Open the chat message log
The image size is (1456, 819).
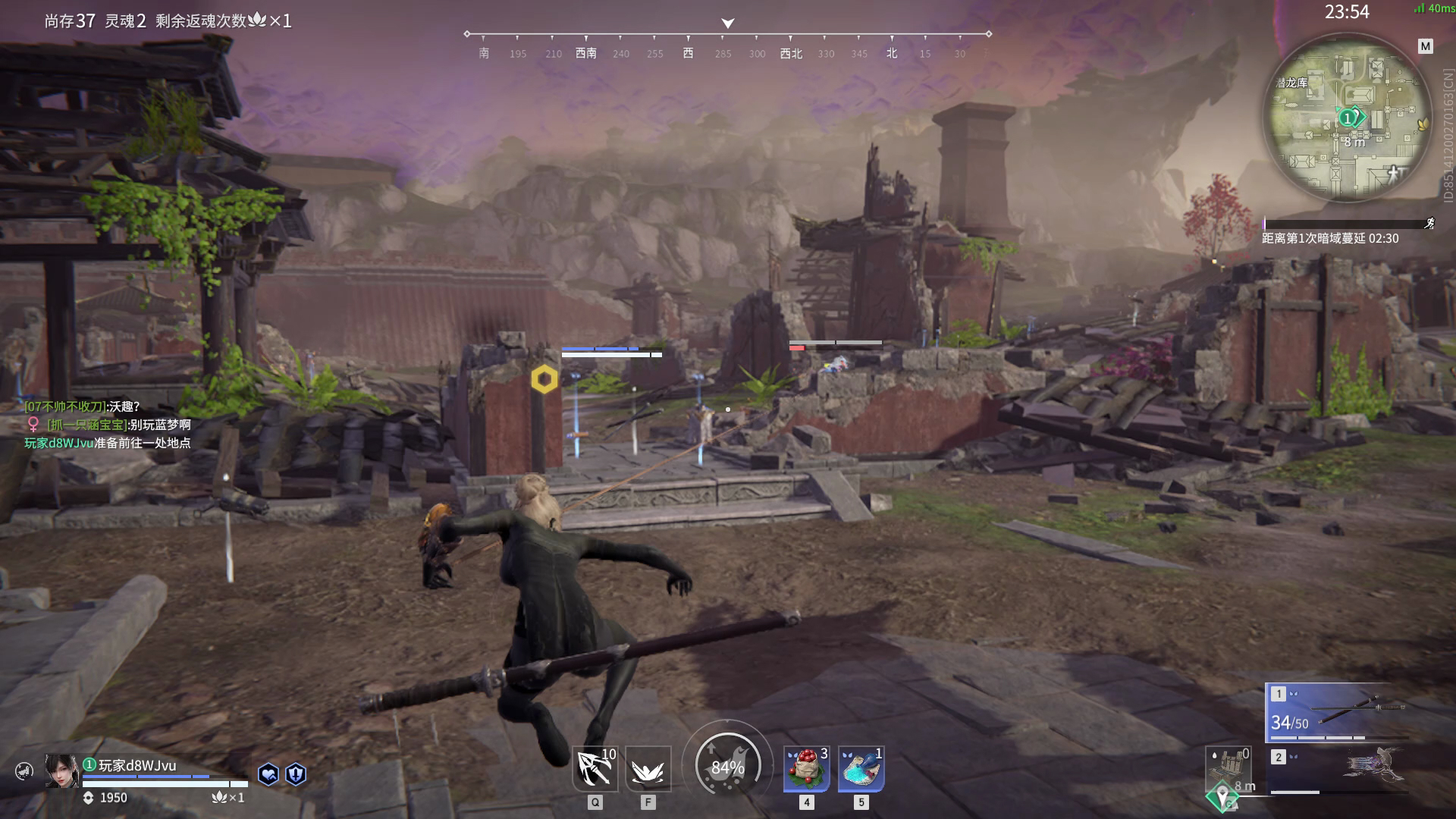click(x=108, y=425)
